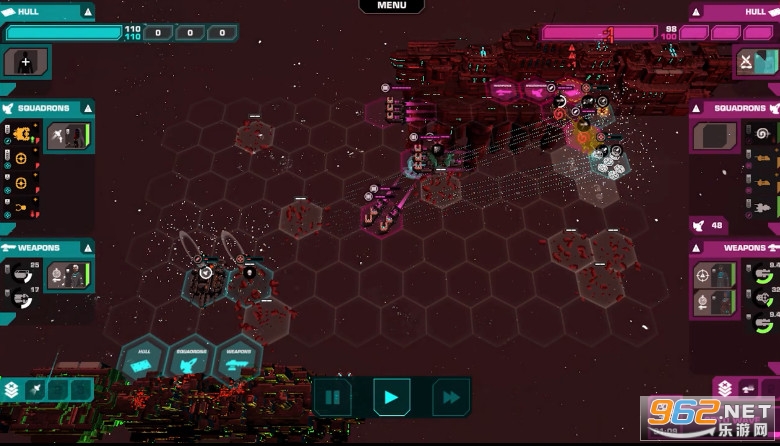This screenshot has height=446, width=780.
Task: Pause the battle simulation
Action: pos(333,397)
